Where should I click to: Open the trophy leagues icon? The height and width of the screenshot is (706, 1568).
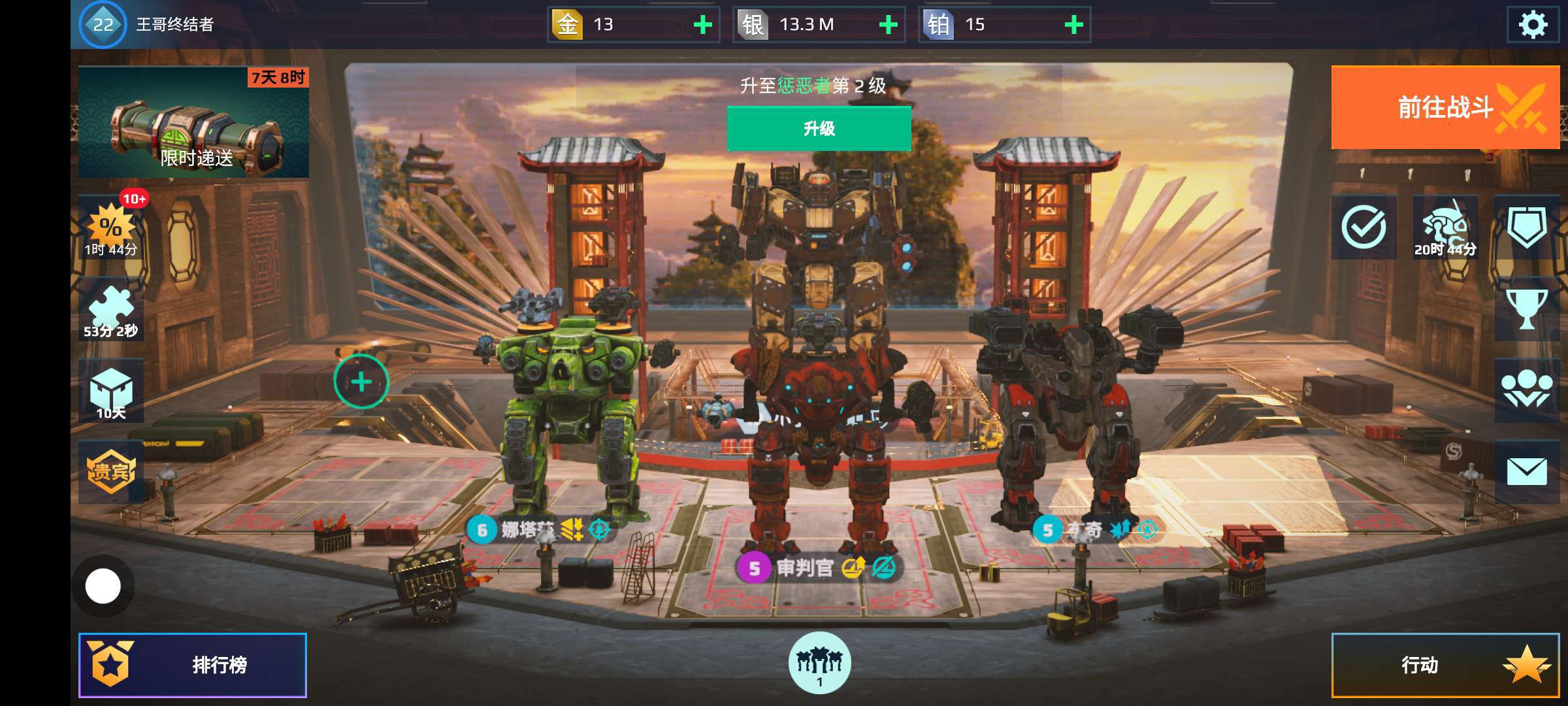(x=1526, y=309)
